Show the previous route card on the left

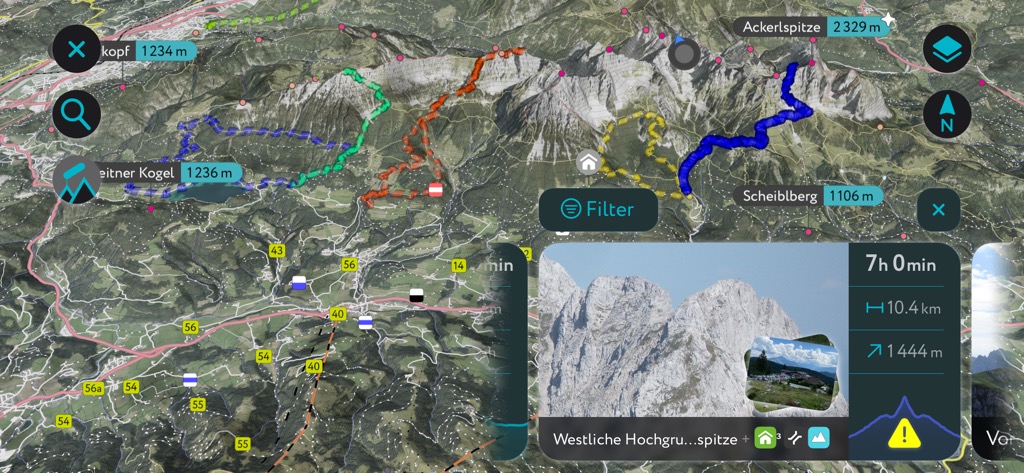(509, 350)
